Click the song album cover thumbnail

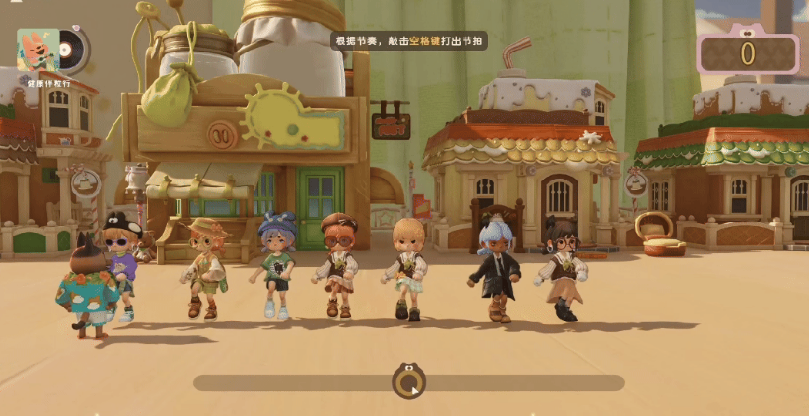[38, 49]
